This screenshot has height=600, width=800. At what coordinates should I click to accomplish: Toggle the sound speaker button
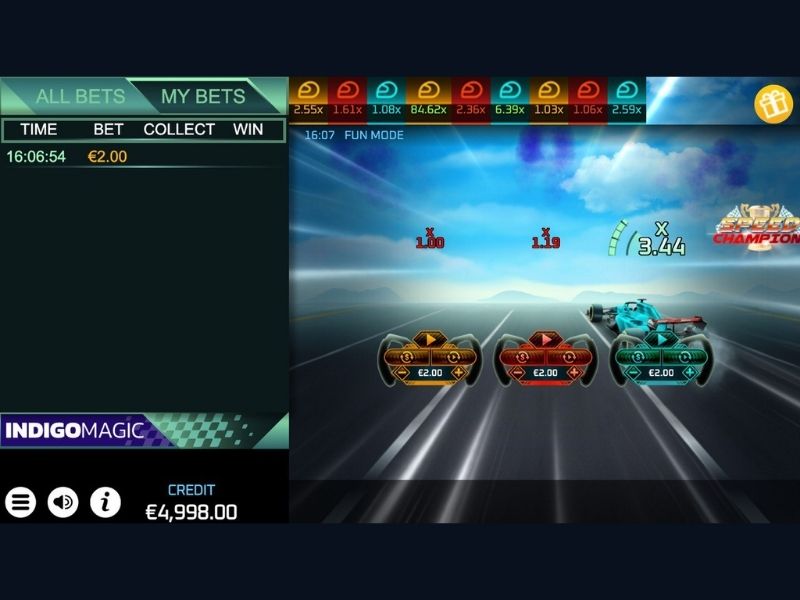pyautogui.click(x=63, y=502)
